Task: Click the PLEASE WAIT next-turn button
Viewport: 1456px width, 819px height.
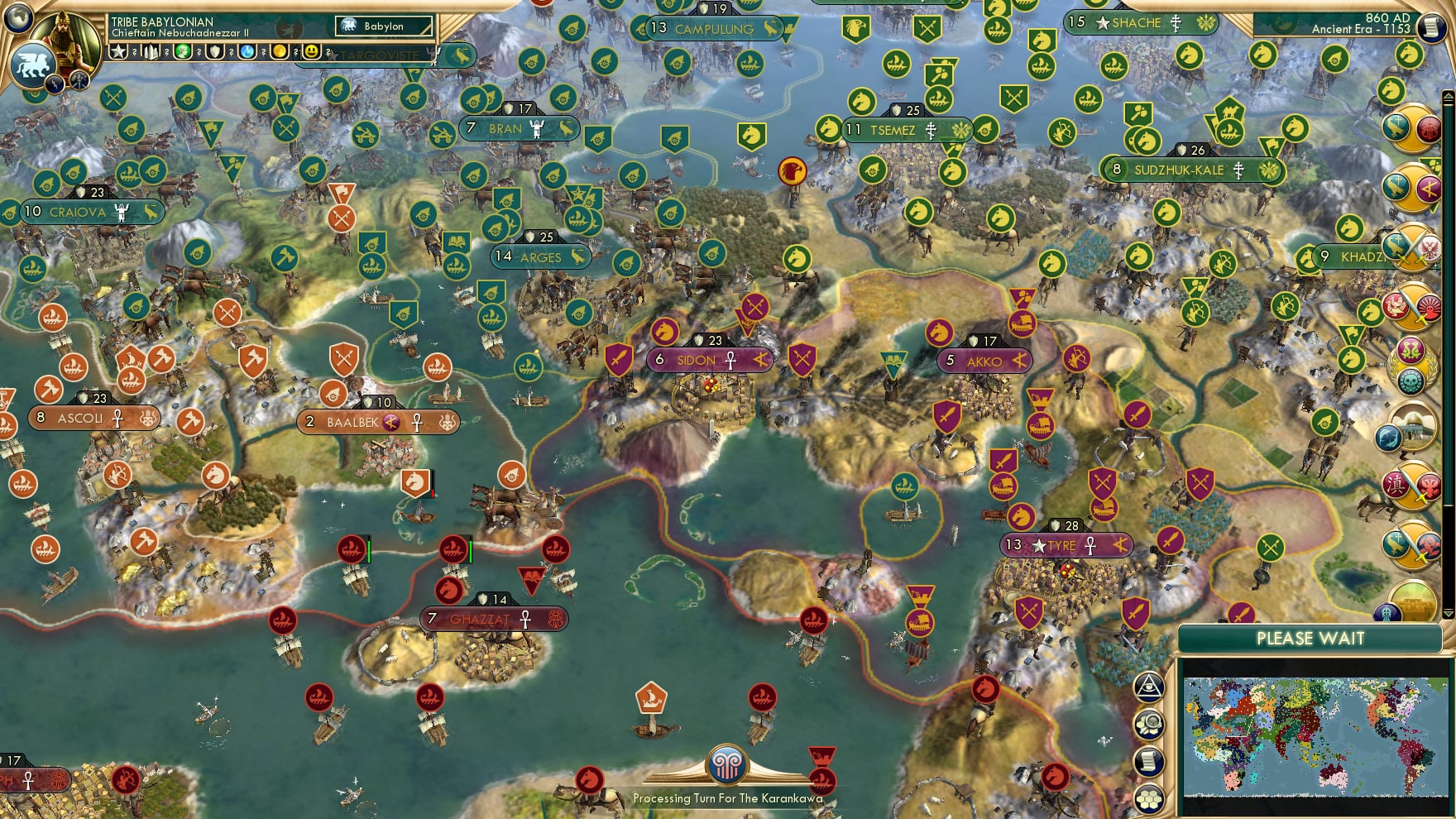Action: [x=1311, y=639]
